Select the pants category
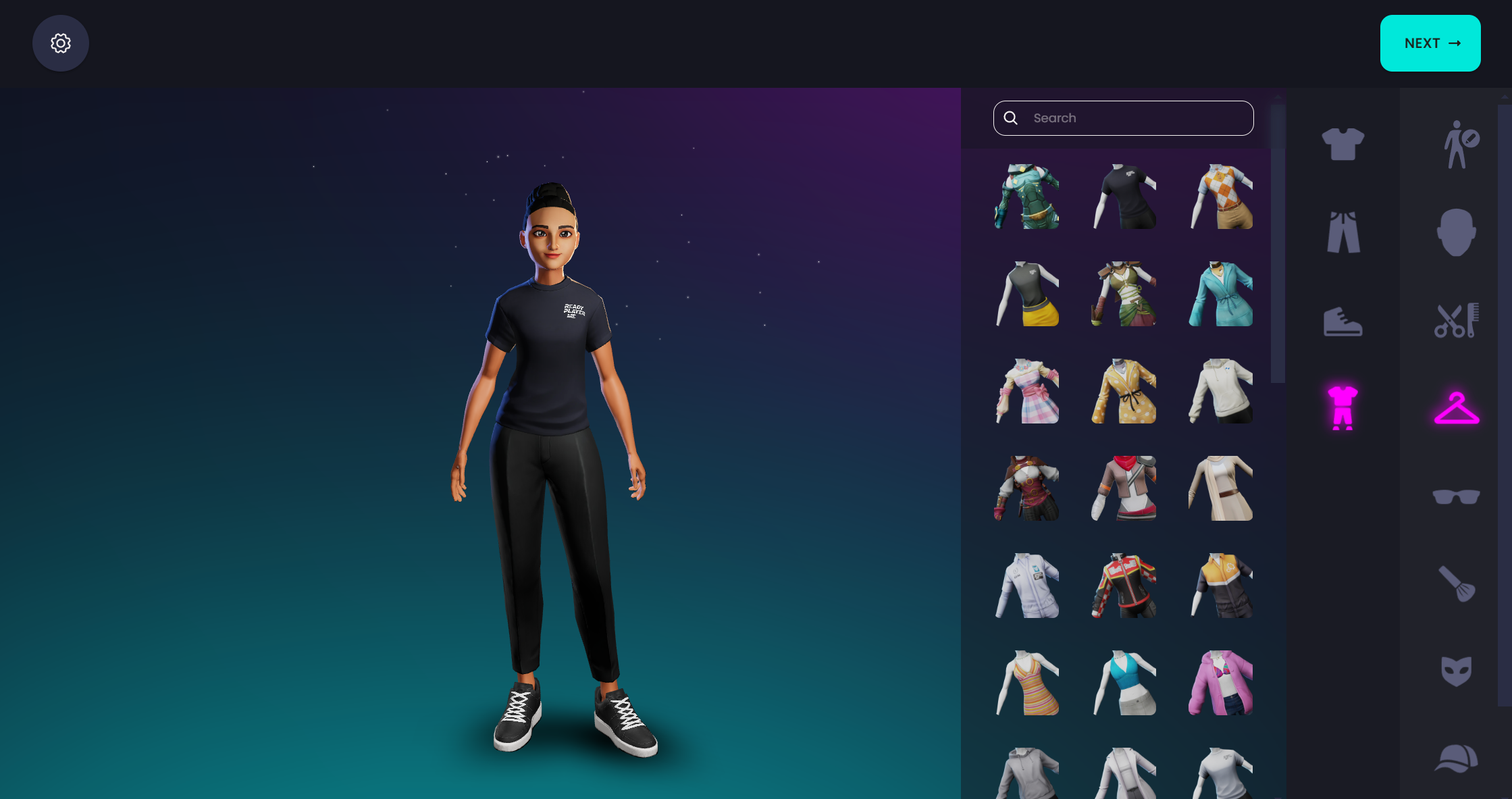This screenshot has width=1512, height=799. point(1342,232)
